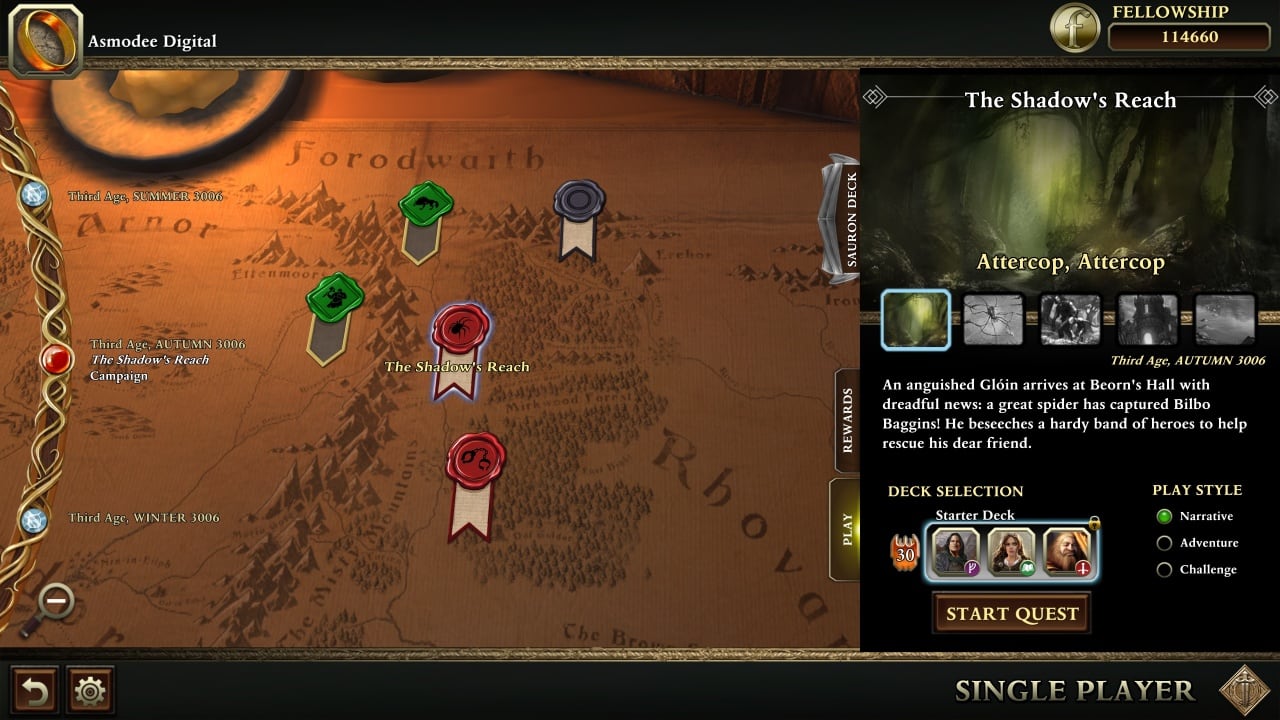Select the first forest quest thumbnail

(x=916, y=320)
